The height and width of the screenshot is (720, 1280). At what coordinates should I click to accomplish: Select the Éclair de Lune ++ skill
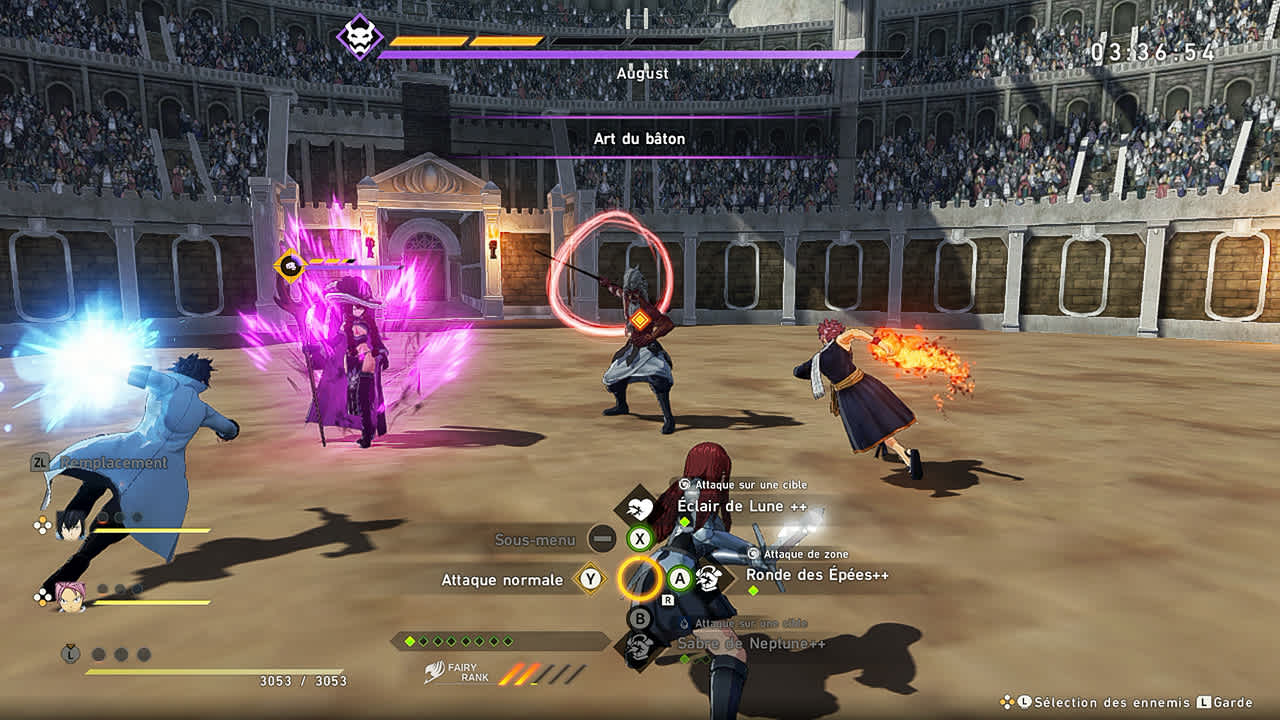(x=742, y=506)
